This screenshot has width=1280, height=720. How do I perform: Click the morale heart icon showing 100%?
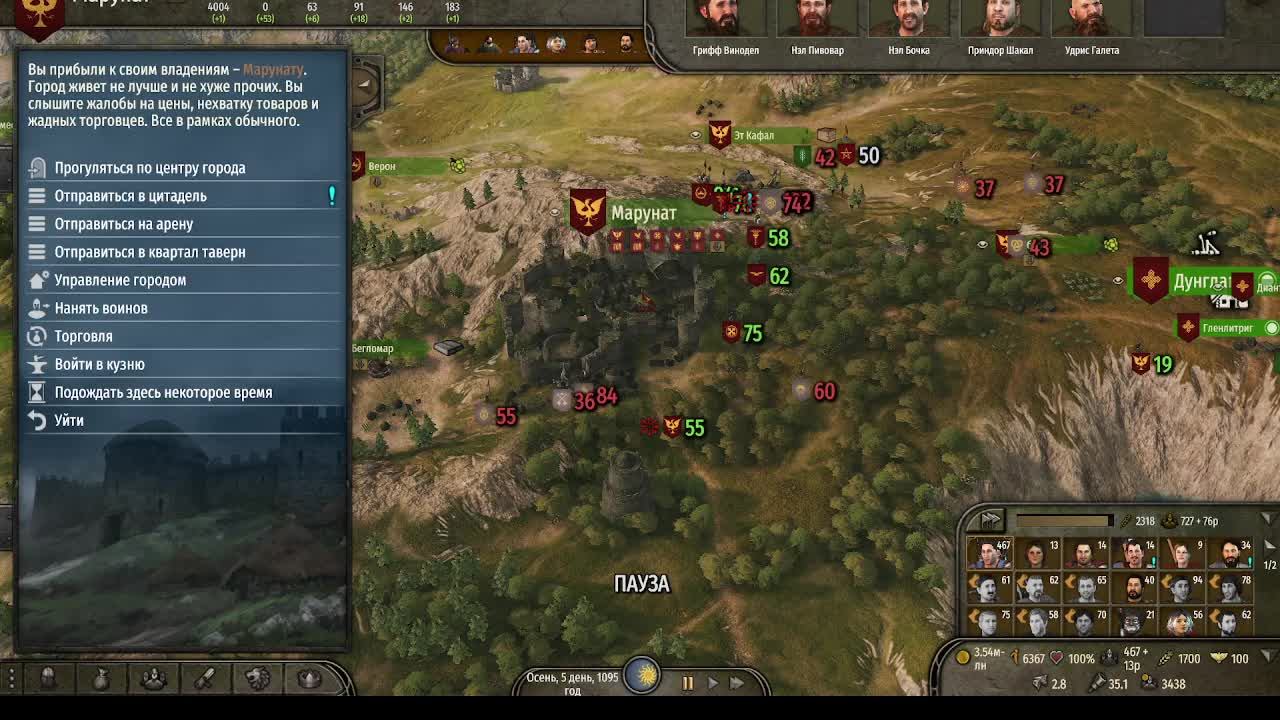click(1057, 657)
